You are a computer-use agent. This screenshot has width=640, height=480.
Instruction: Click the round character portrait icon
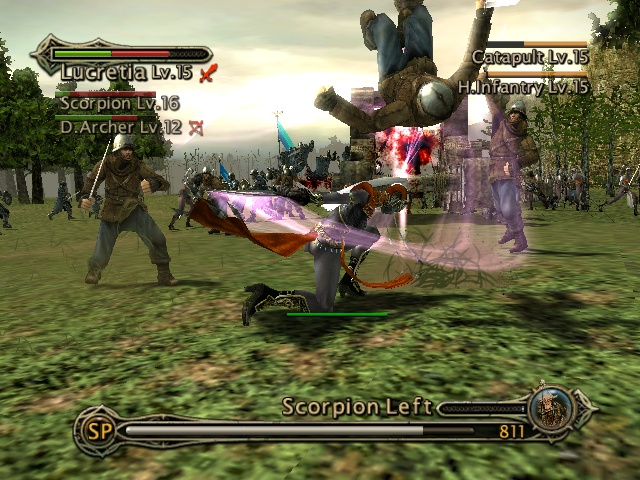tap(551, 407)
